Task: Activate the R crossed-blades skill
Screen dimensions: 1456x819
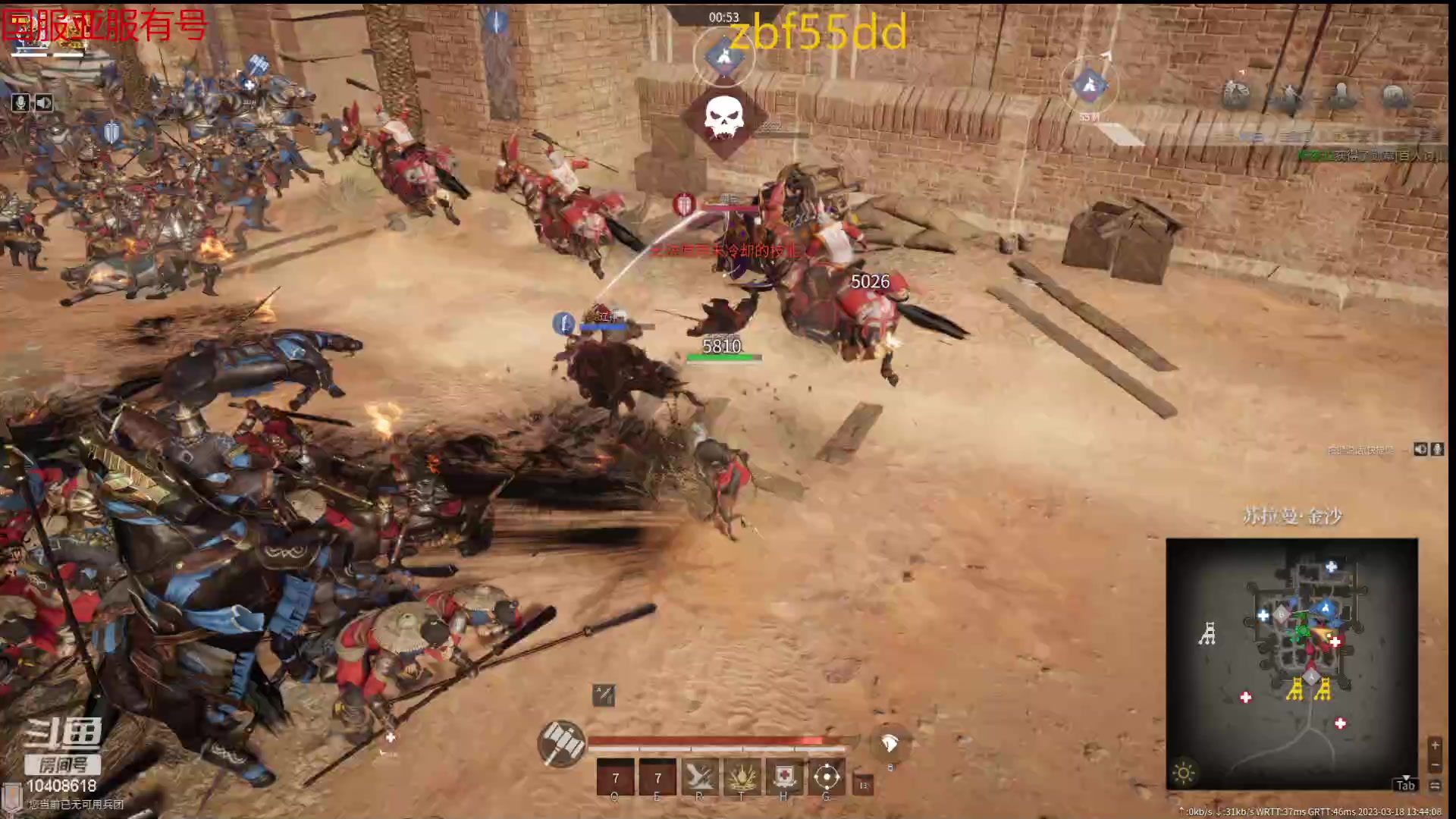Action: 699,777
